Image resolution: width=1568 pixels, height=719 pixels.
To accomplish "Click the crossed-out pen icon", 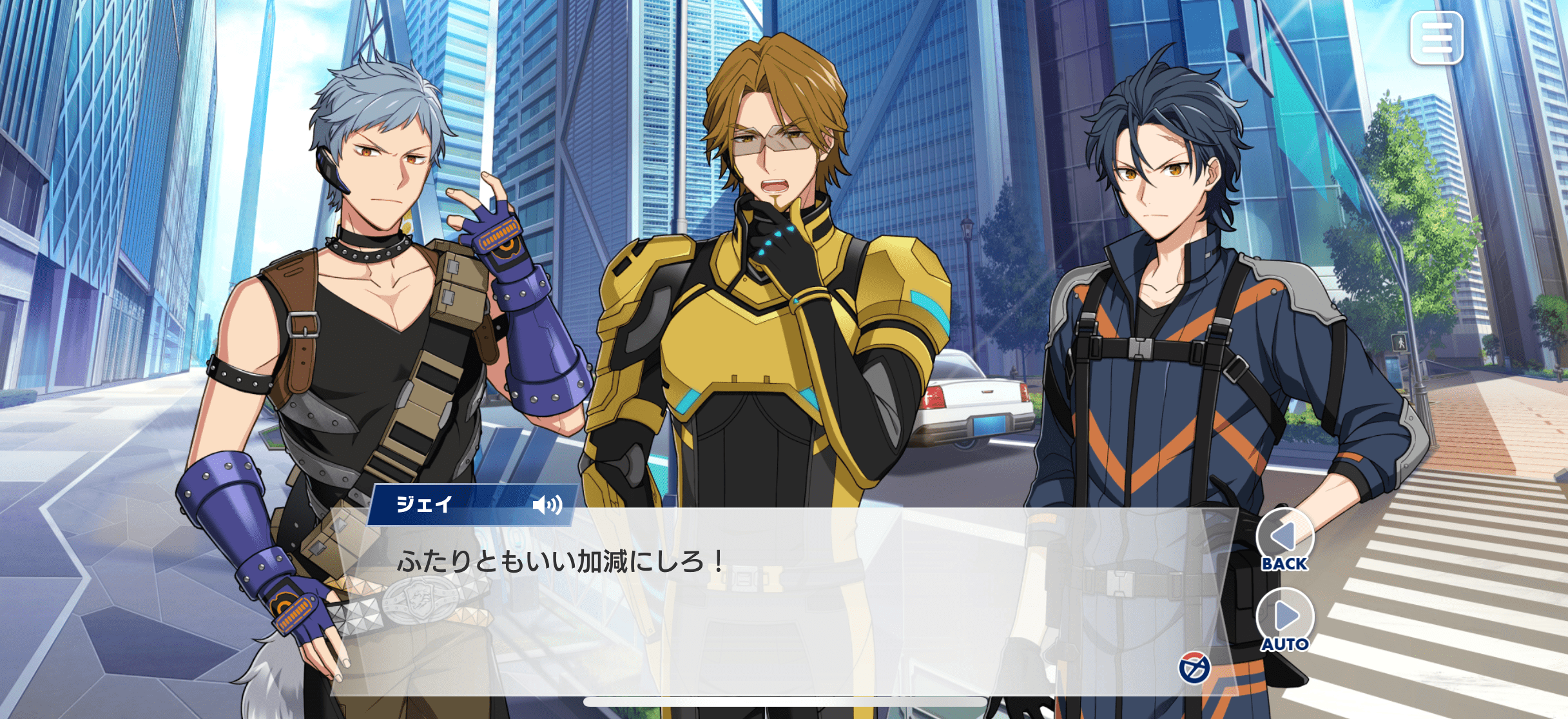I will pos(1194,667).
